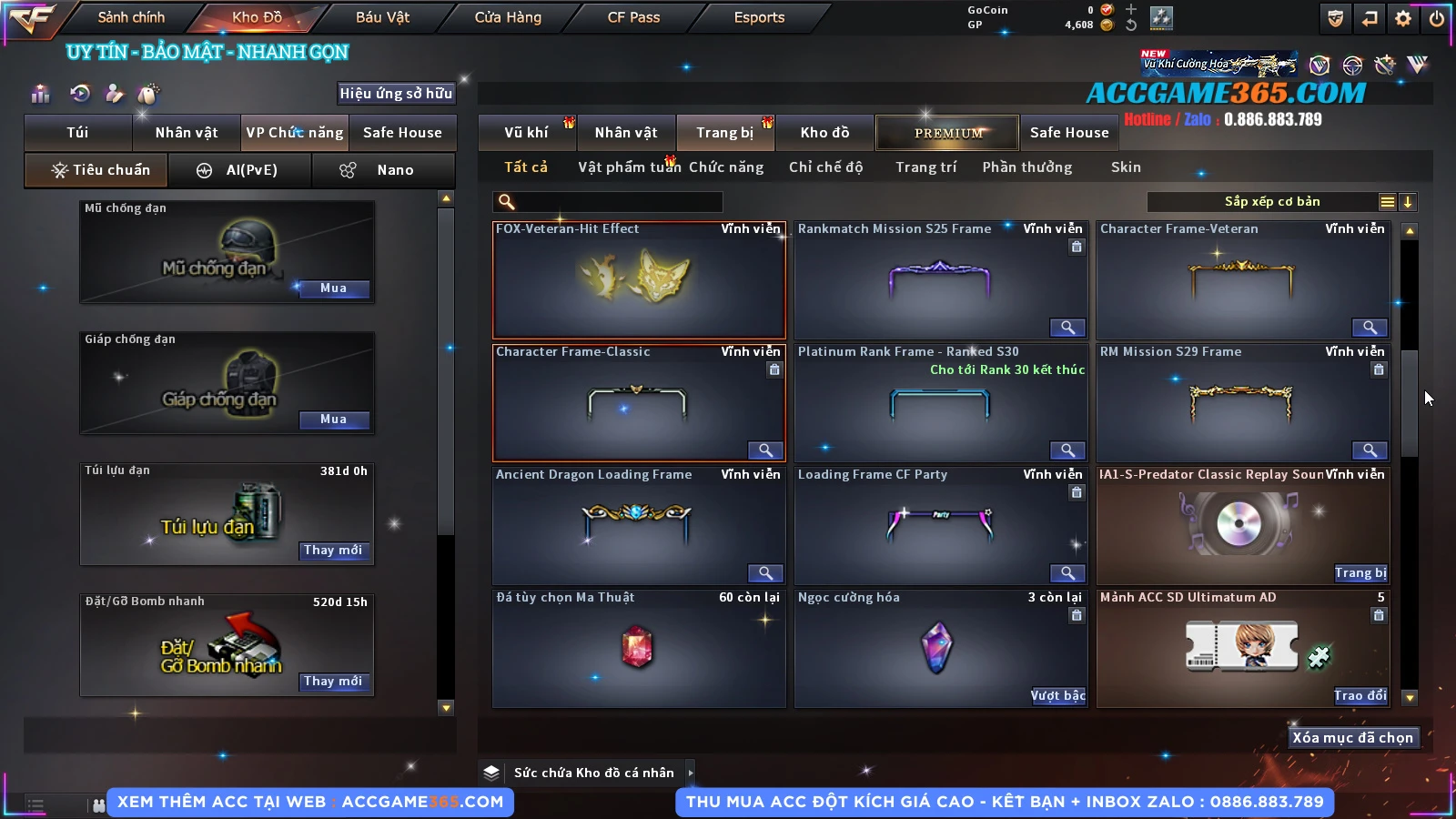Open the CF Pass page
Screen dimensions: 1456x819
633,17
